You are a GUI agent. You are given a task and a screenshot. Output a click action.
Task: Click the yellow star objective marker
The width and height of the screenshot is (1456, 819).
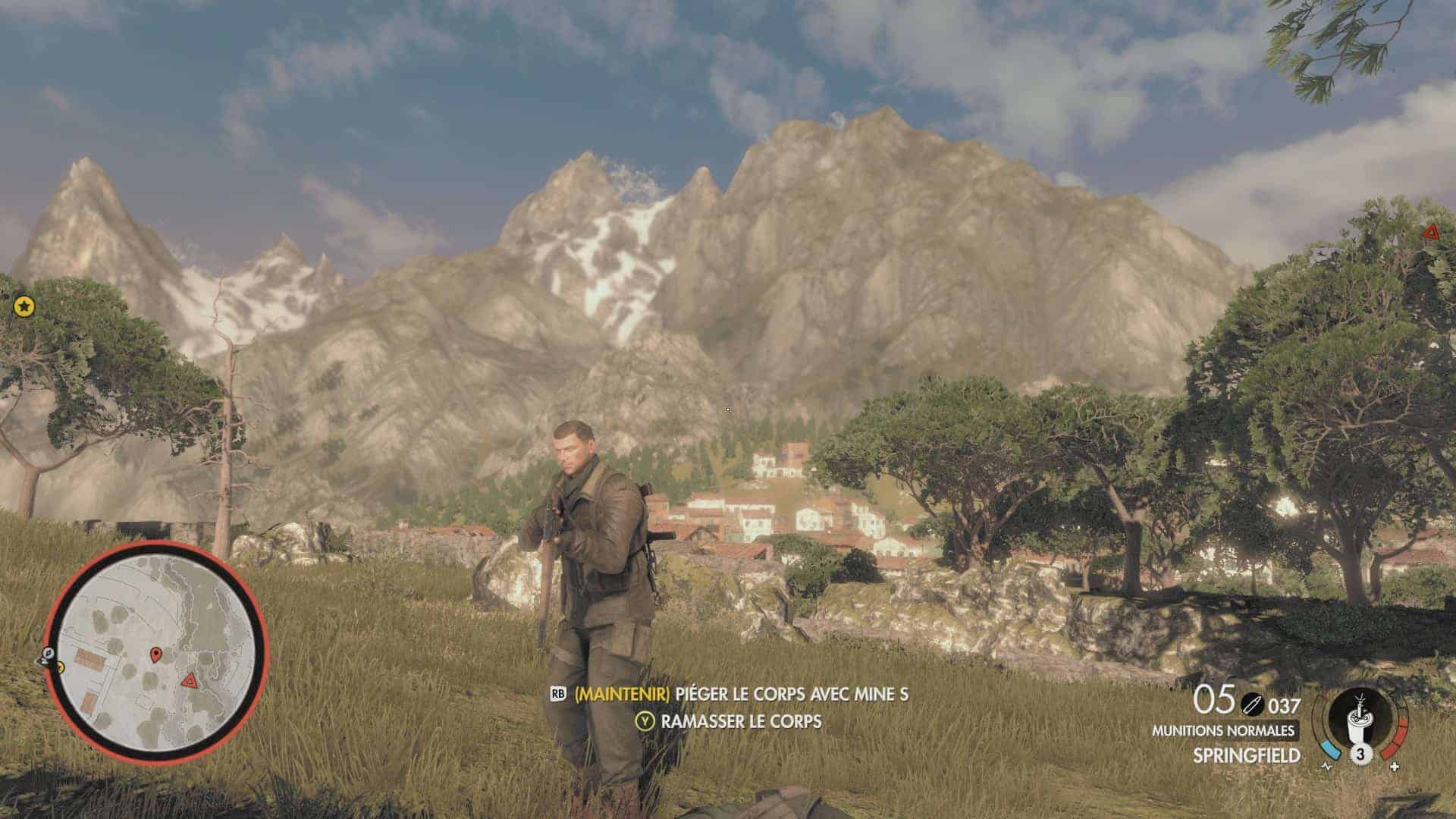point(24,306)
